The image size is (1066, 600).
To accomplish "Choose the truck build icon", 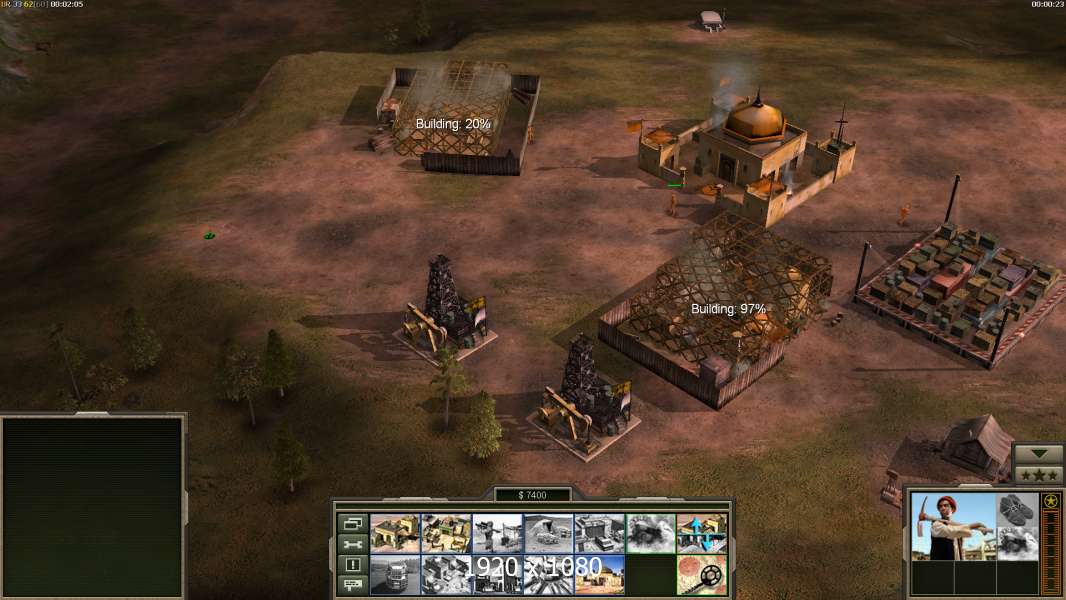I will click(x=395, y=574).
